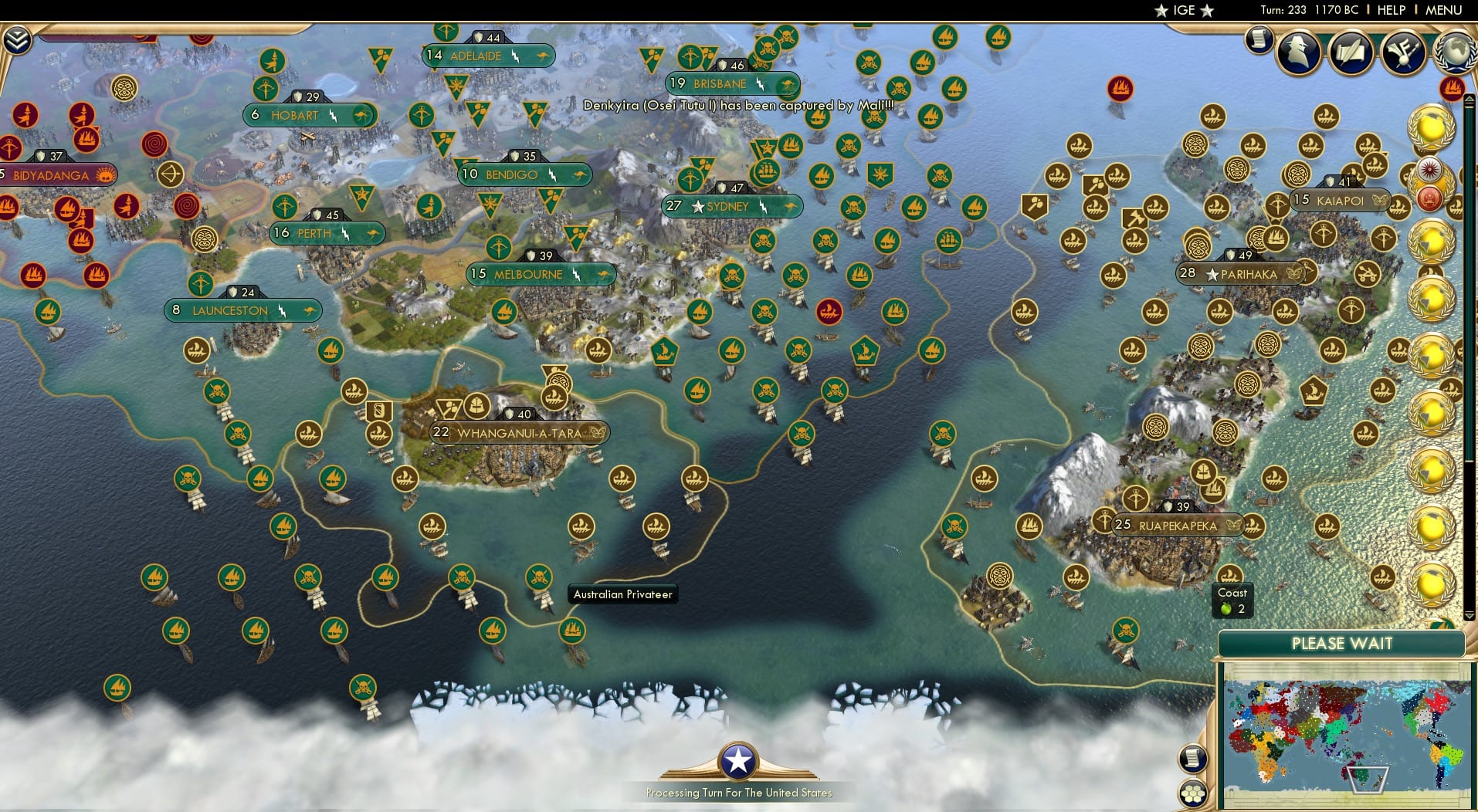This screenshot has height=812, width=1478.
Task: Open the notification log scroll beside the minimap
Action: [x=1193, y=757]
